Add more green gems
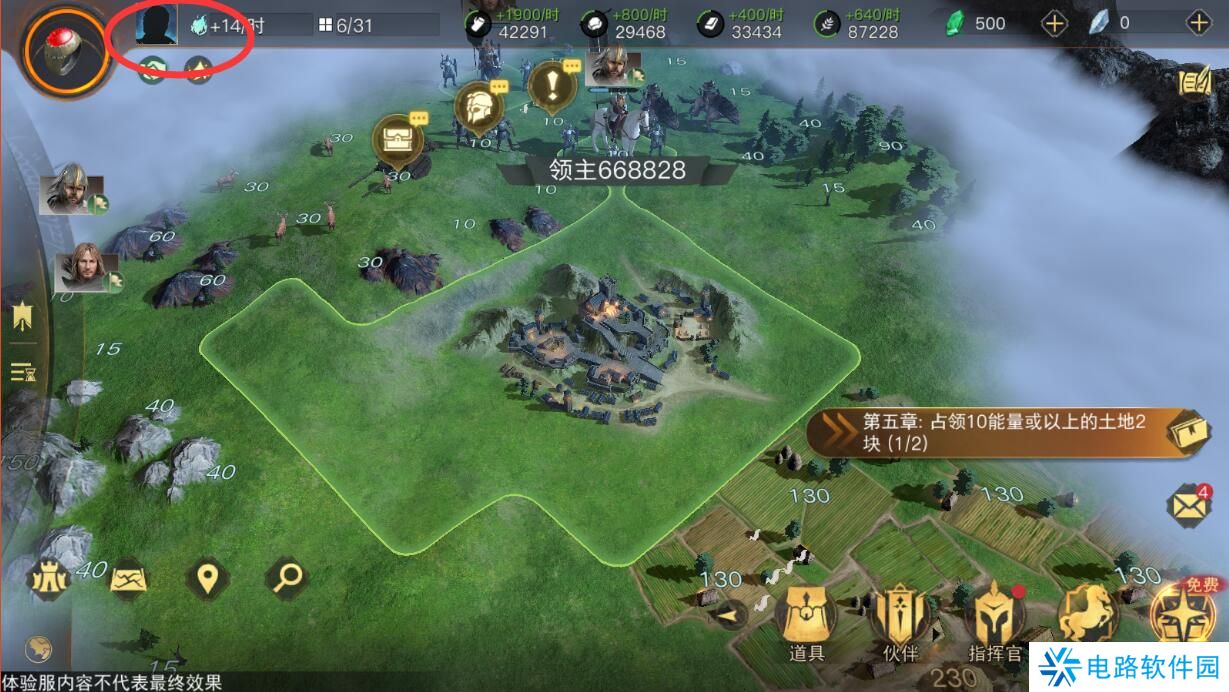1229x692 pixels. tap(1055, 23)
